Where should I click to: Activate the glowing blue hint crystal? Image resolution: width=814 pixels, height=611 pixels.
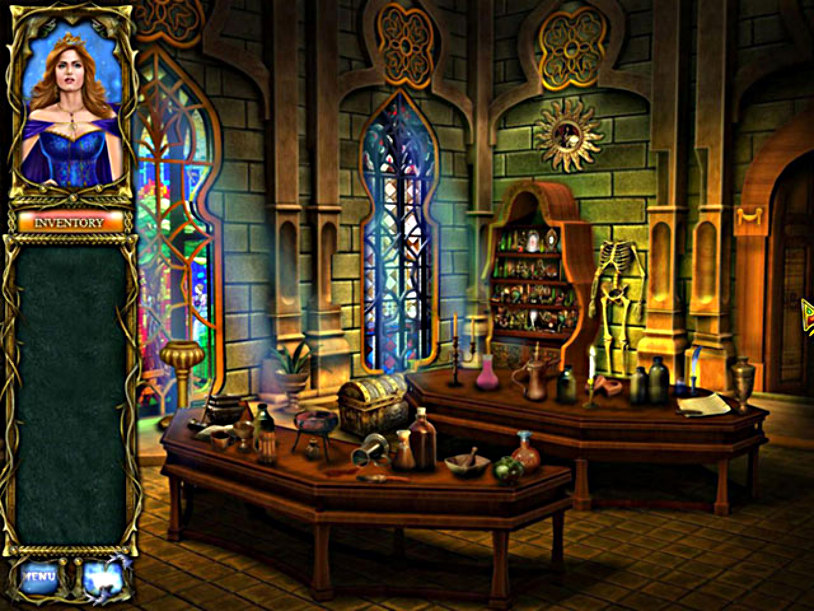pos(102,576)
